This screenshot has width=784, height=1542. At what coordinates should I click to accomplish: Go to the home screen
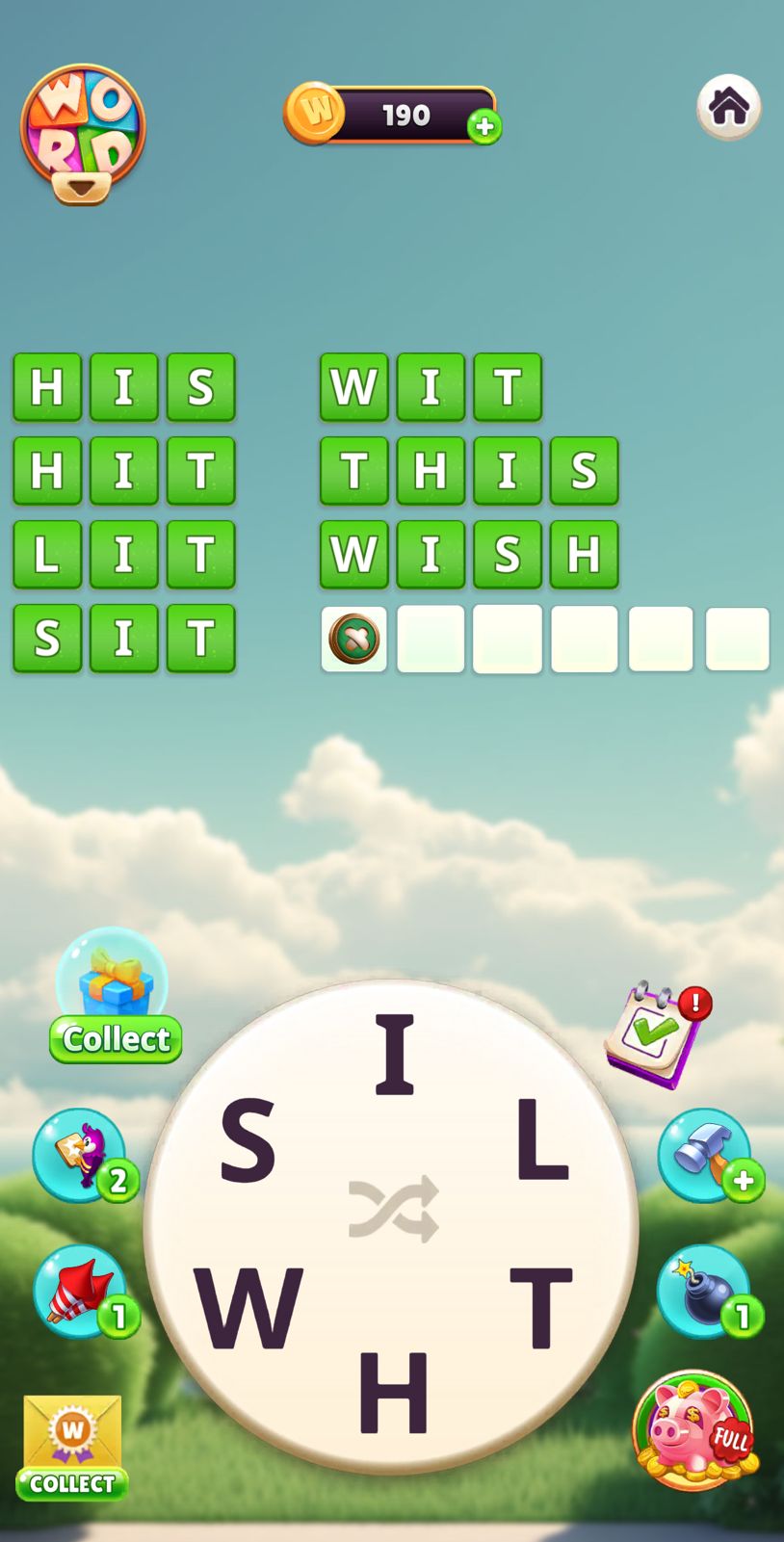(728, 106)
